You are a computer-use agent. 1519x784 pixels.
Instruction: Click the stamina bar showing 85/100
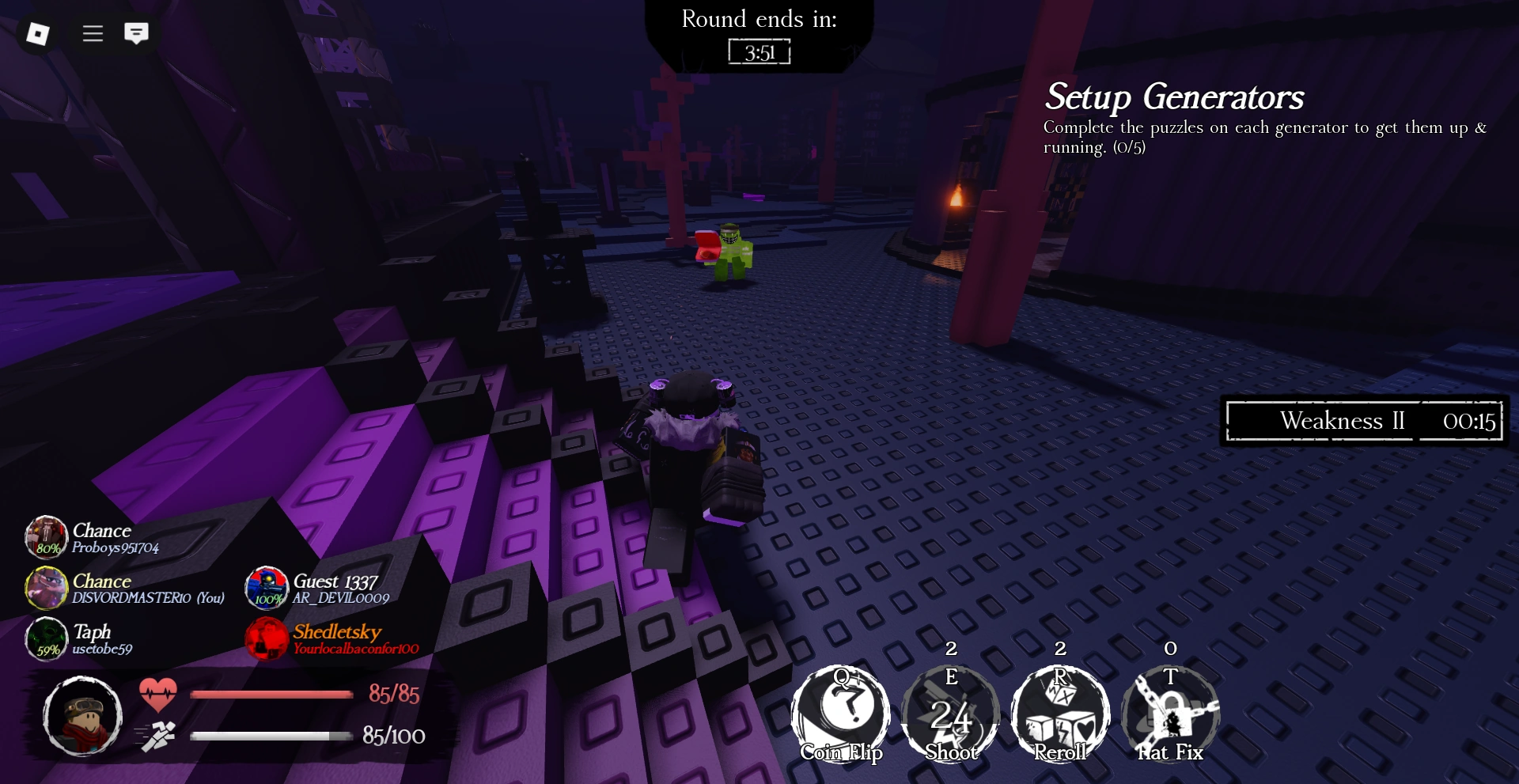coord(273,735)
